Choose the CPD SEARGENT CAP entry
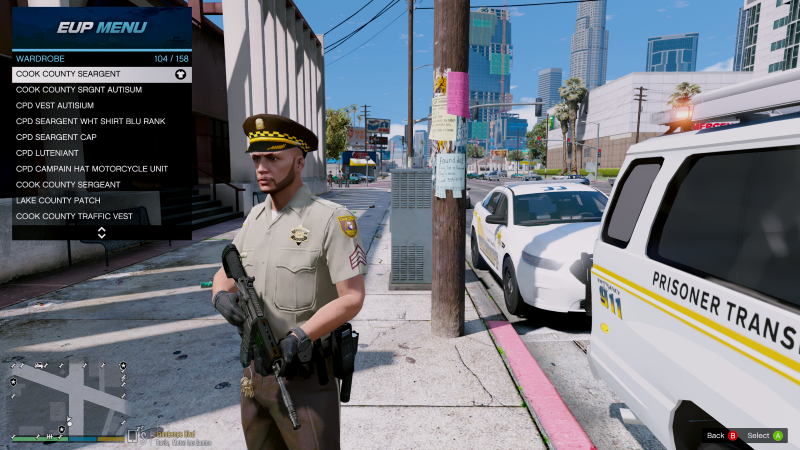Image resolution: width=800 pixels, height=450 pixels. (100, 137)
